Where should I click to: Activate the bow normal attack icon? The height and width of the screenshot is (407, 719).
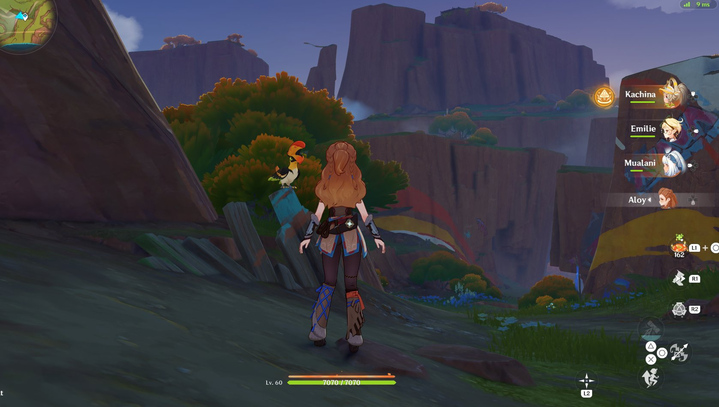(x=679, y=352)
